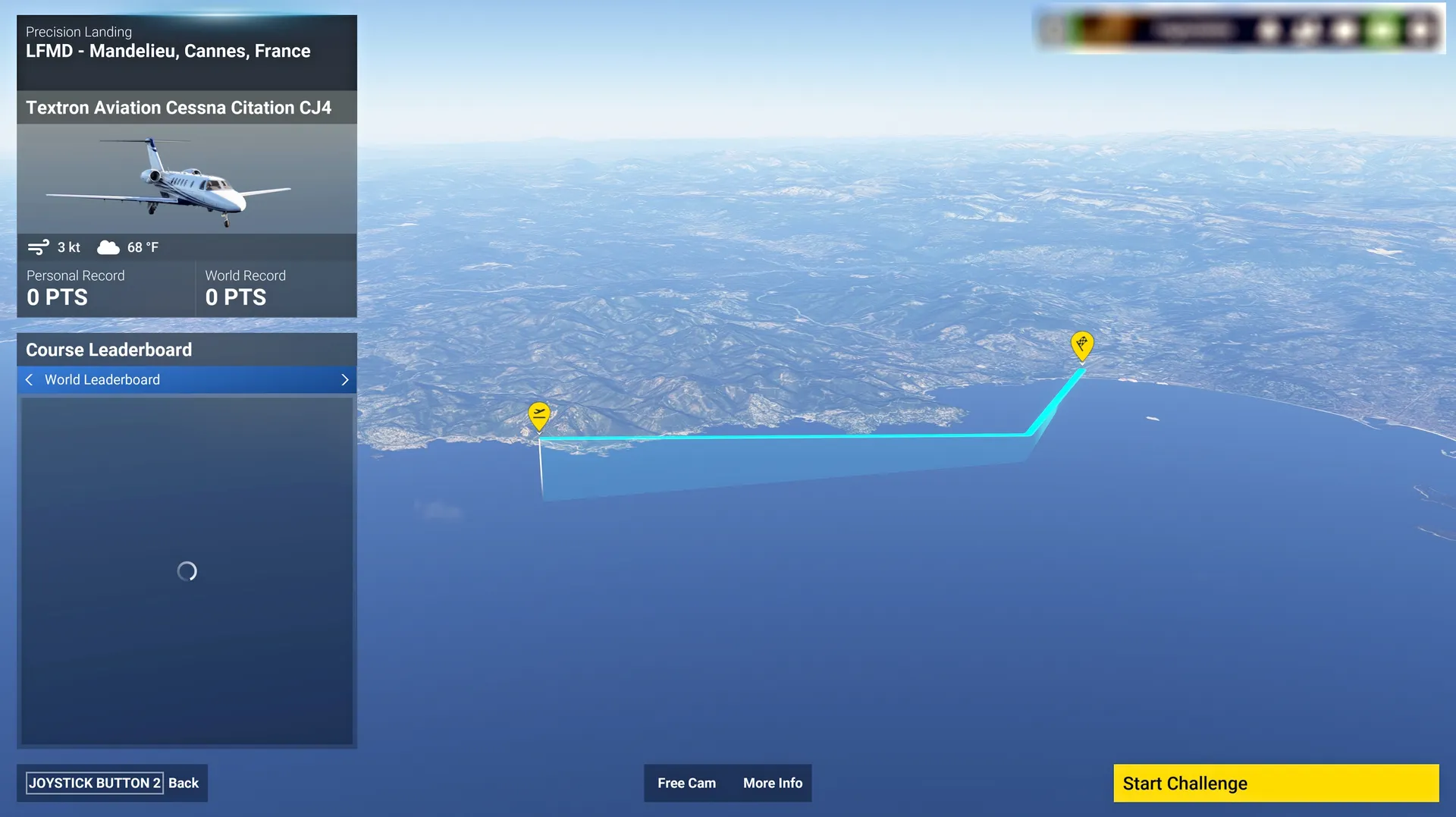The width and height of the screenshot is (1456, 817).
Task: Select the departure start map marker
Action: tap(539, 416)
